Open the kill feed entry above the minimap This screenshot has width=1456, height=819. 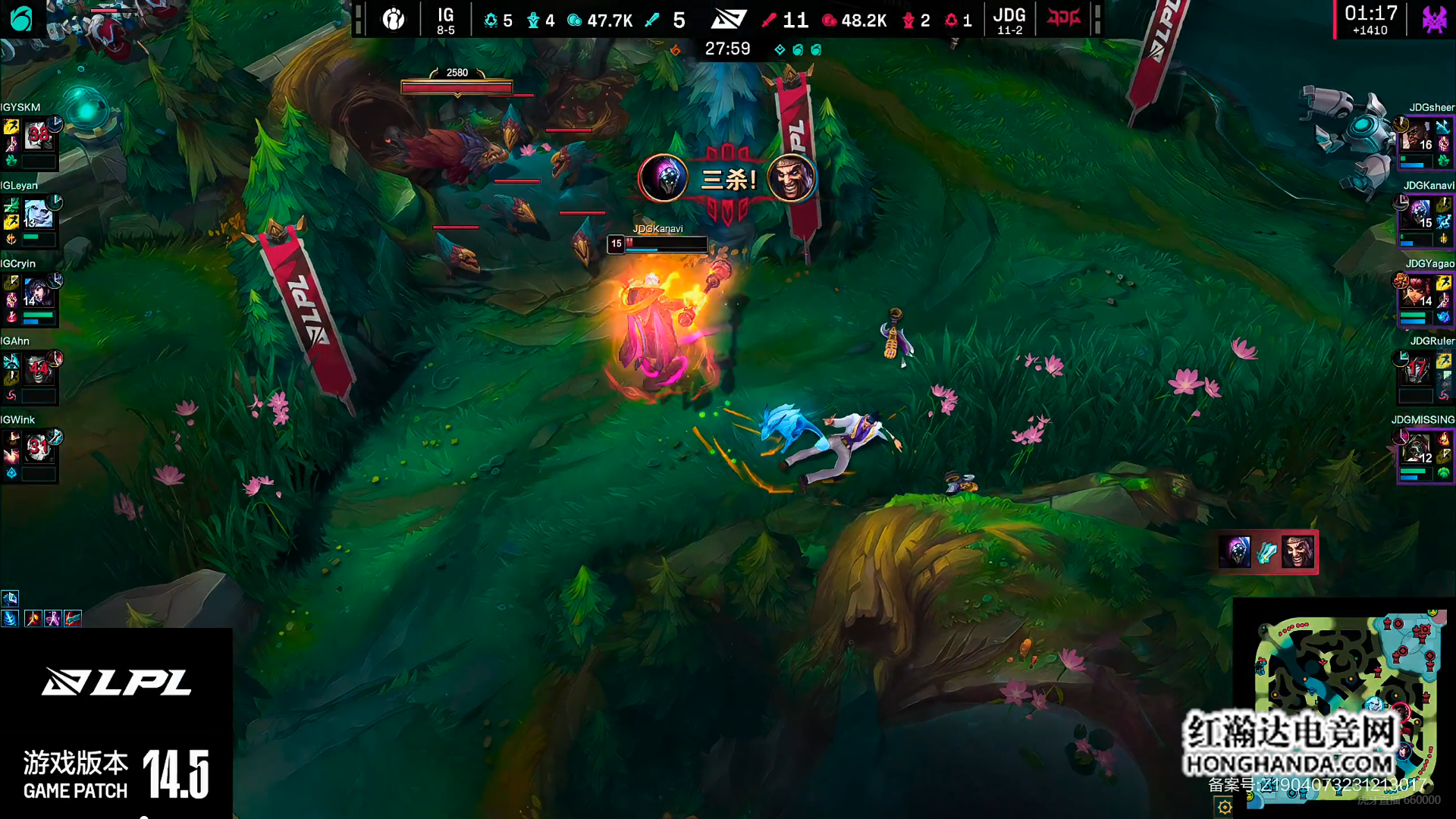click(x=1266, y=552)
